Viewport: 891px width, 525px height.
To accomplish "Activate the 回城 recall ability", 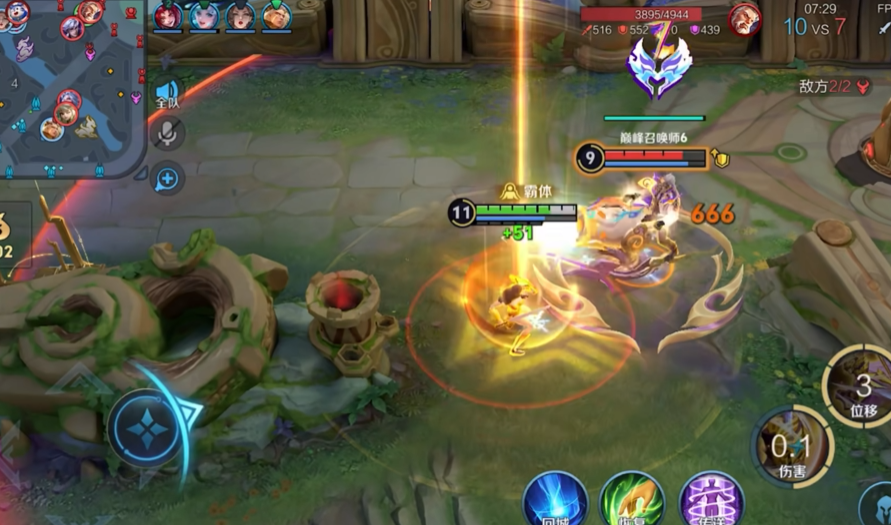I will 555,498.
